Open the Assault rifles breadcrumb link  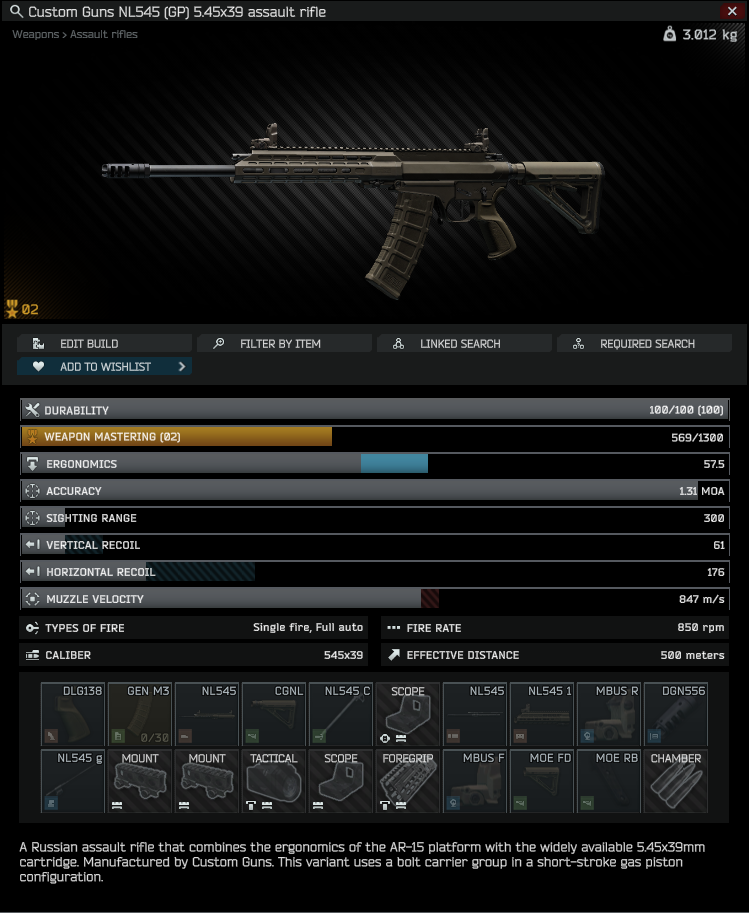pos(104,34)
